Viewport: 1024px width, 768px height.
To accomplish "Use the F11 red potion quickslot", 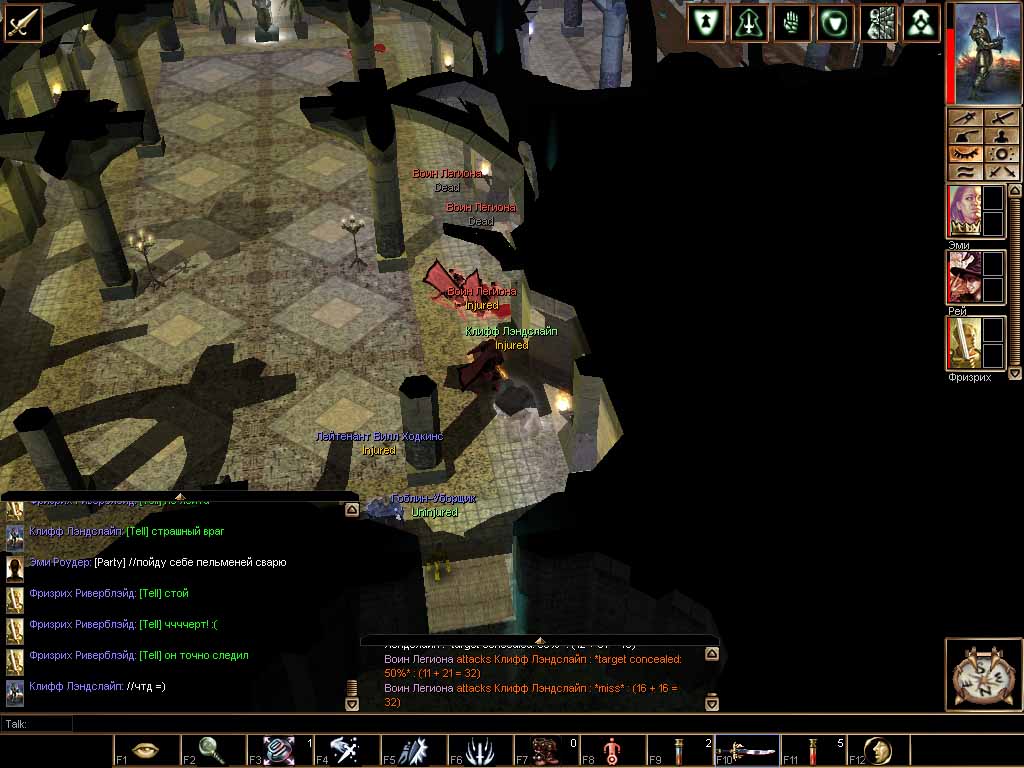I will click(x=812, y=750).
